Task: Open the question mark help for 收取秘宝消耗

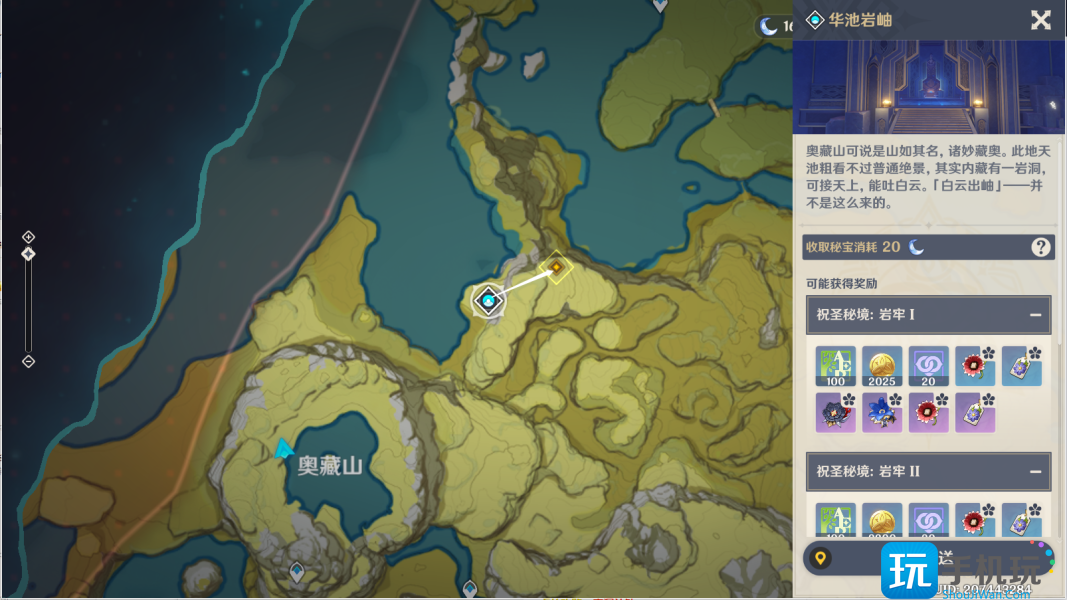Action: (1040, 247)
